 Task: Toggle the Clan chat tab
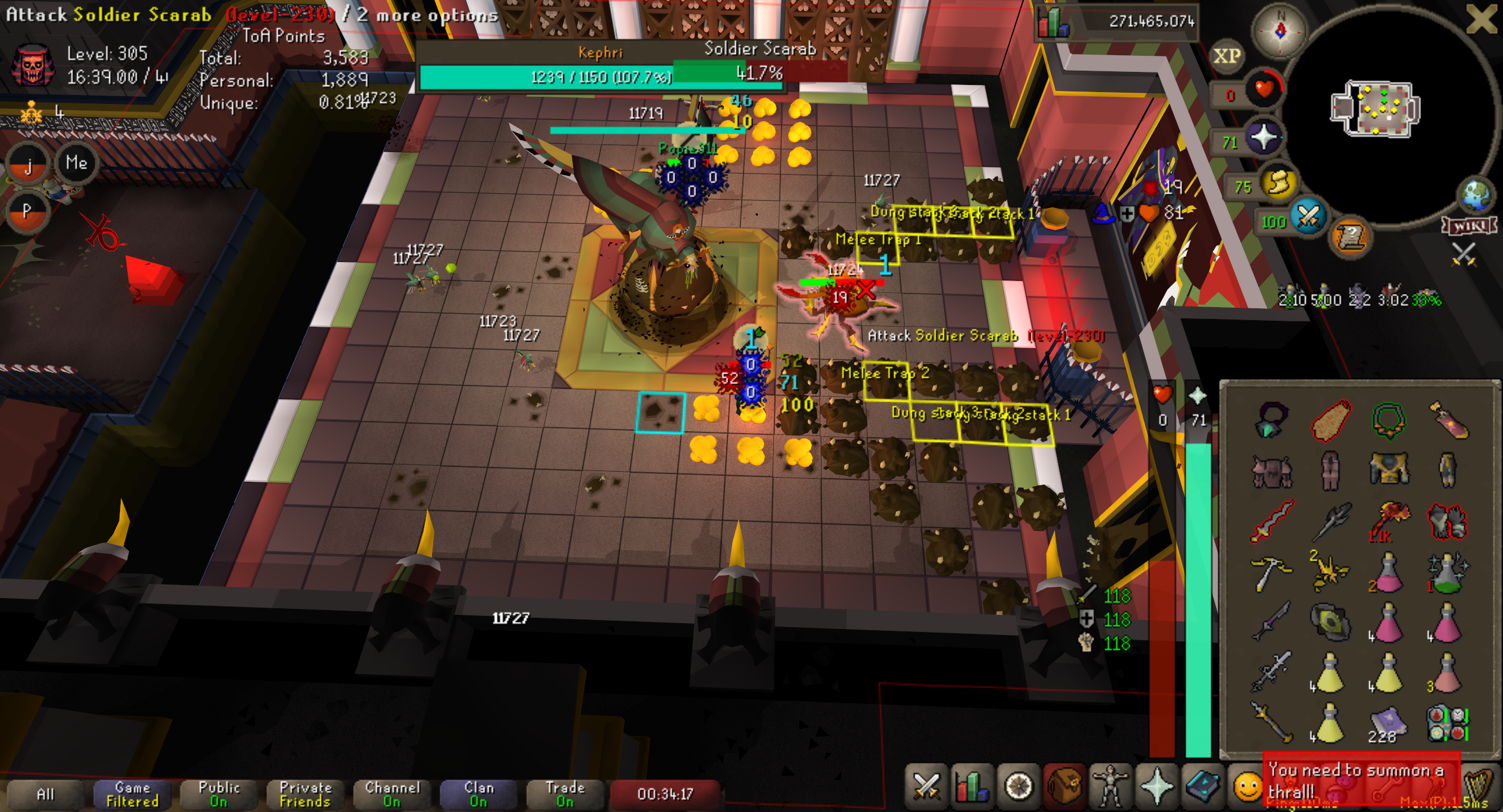(x=478, y=794)
